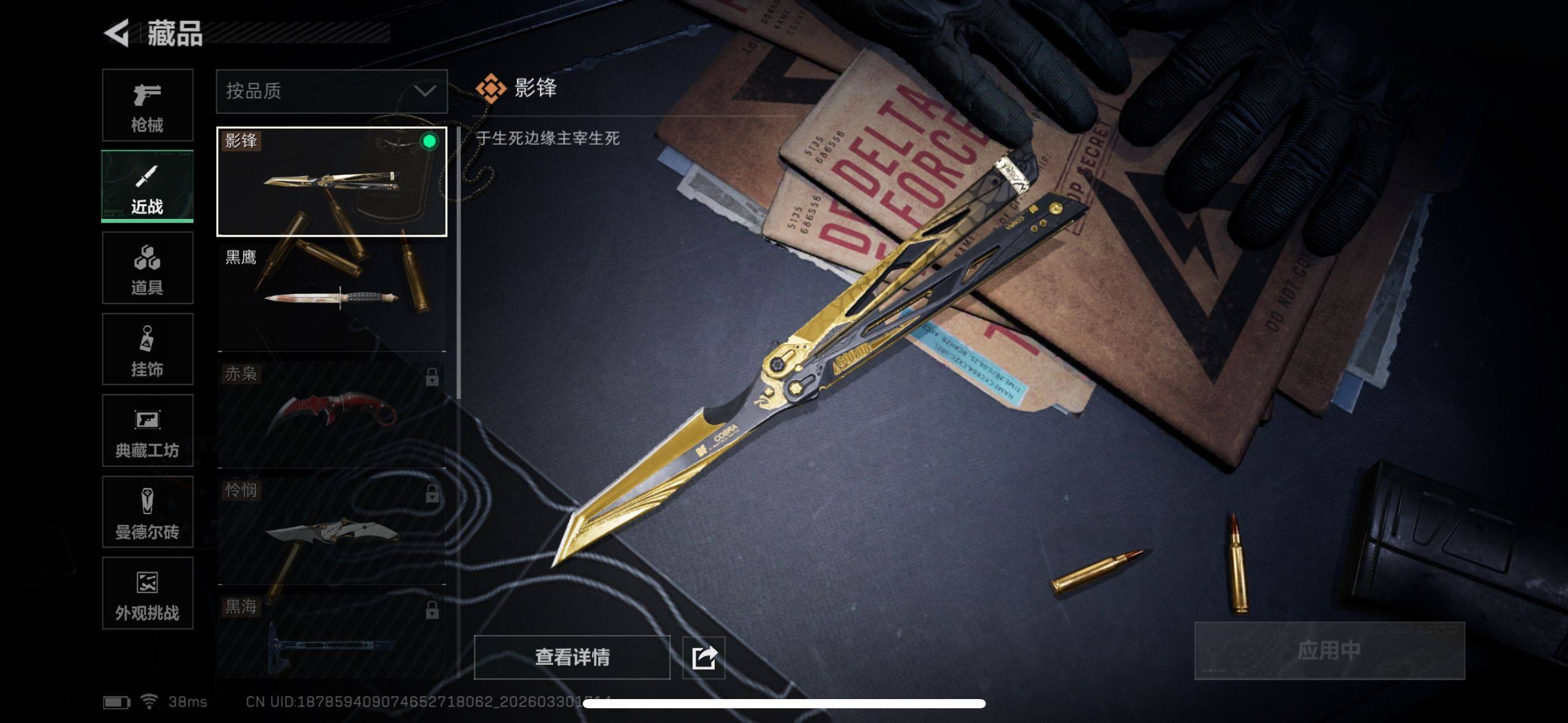This screenshot has width=1568, height=723.
Task: Open the 道具 items tab
Action: [147, 268]
